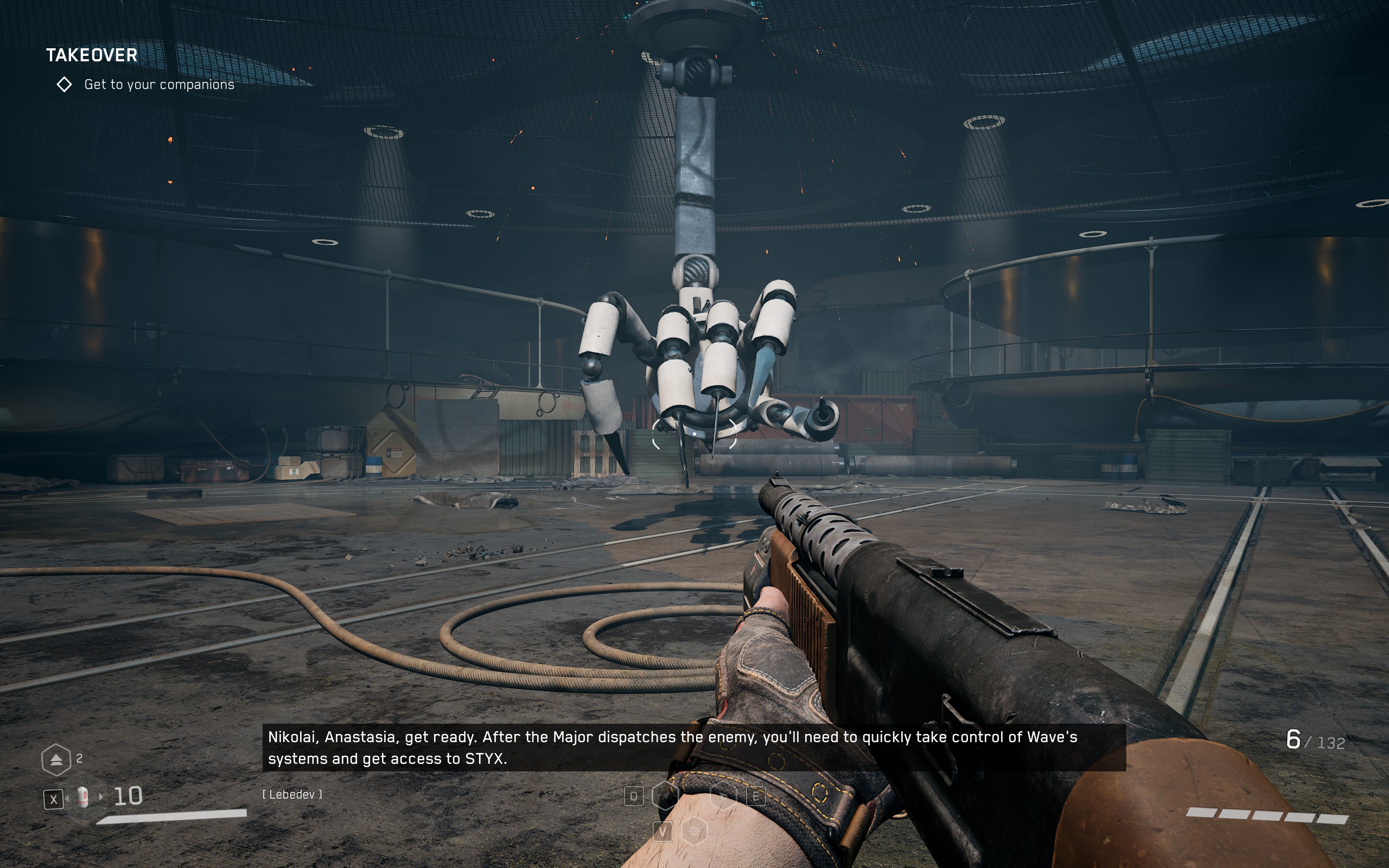Image resolution: width=1389 pixels, height=868 pixels.
Task: Activate the swirl hexagon ability beside E
Action: pos(723,796)
